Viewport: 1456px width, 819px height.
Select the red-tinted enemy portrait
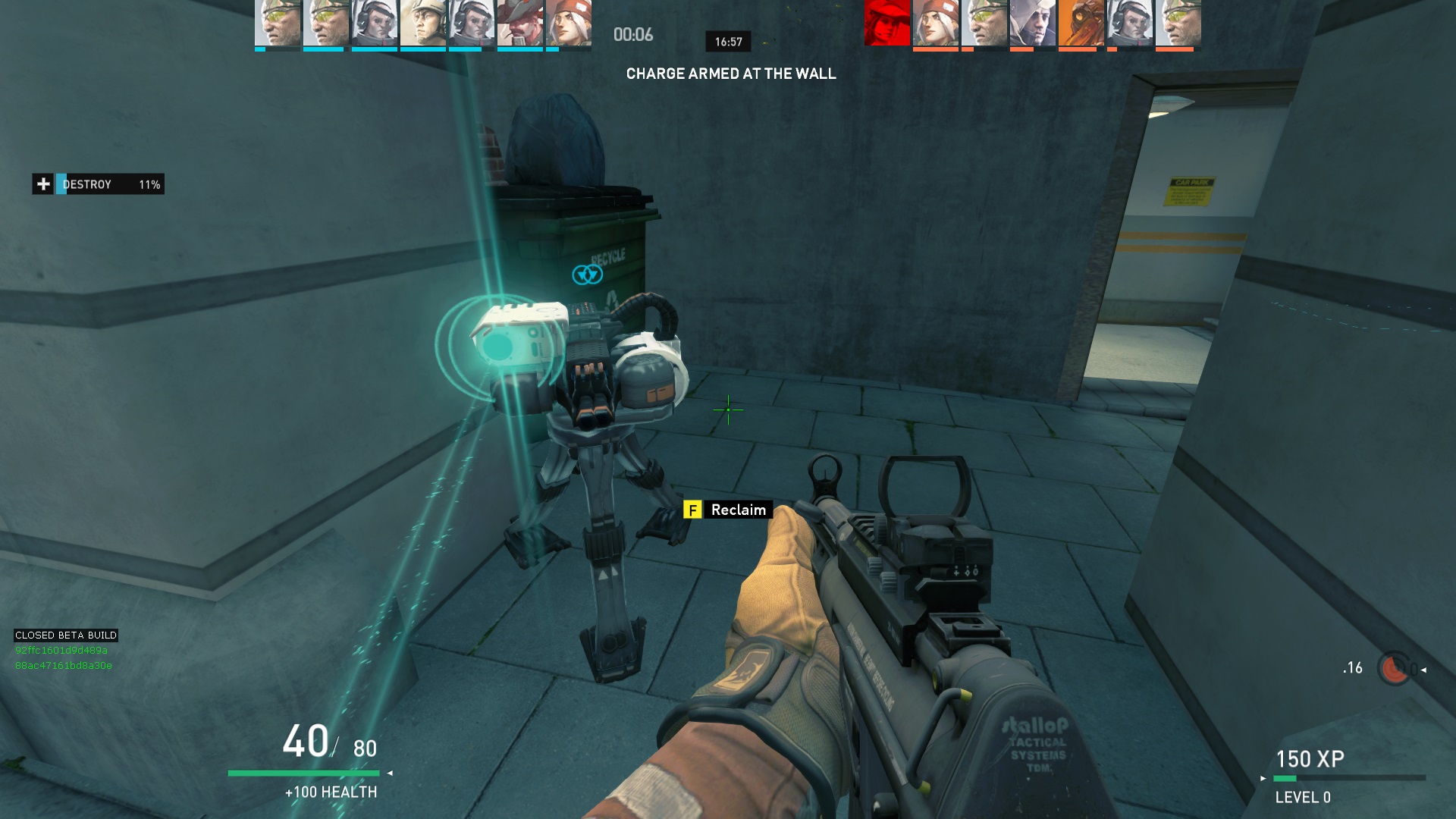(886, 23)
